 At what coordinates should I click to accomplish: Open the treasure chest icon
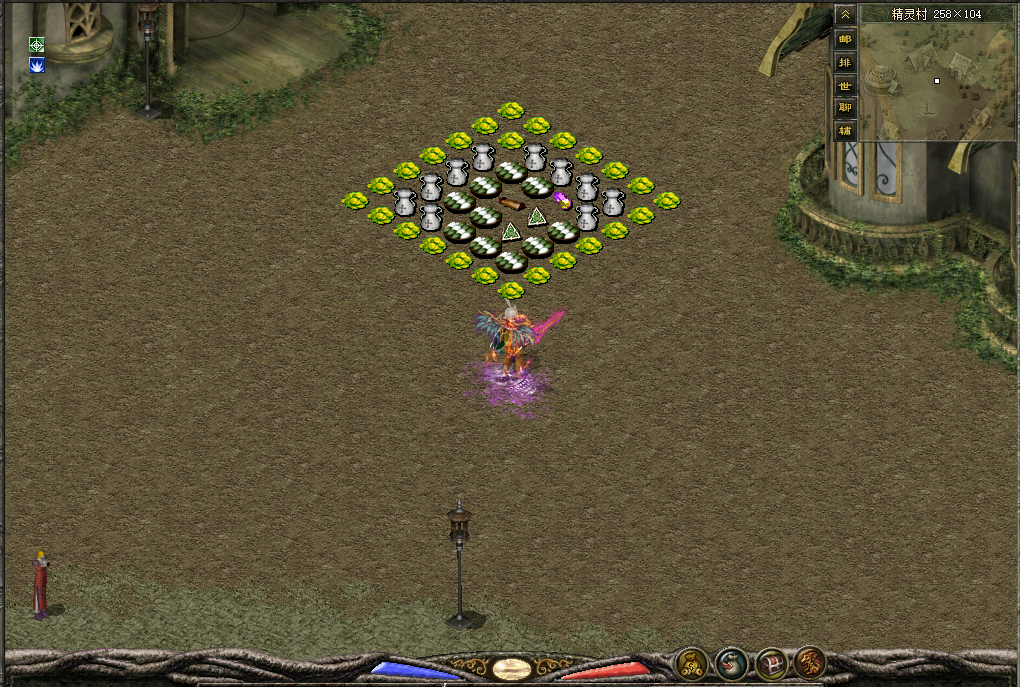(x=771, y=662)
